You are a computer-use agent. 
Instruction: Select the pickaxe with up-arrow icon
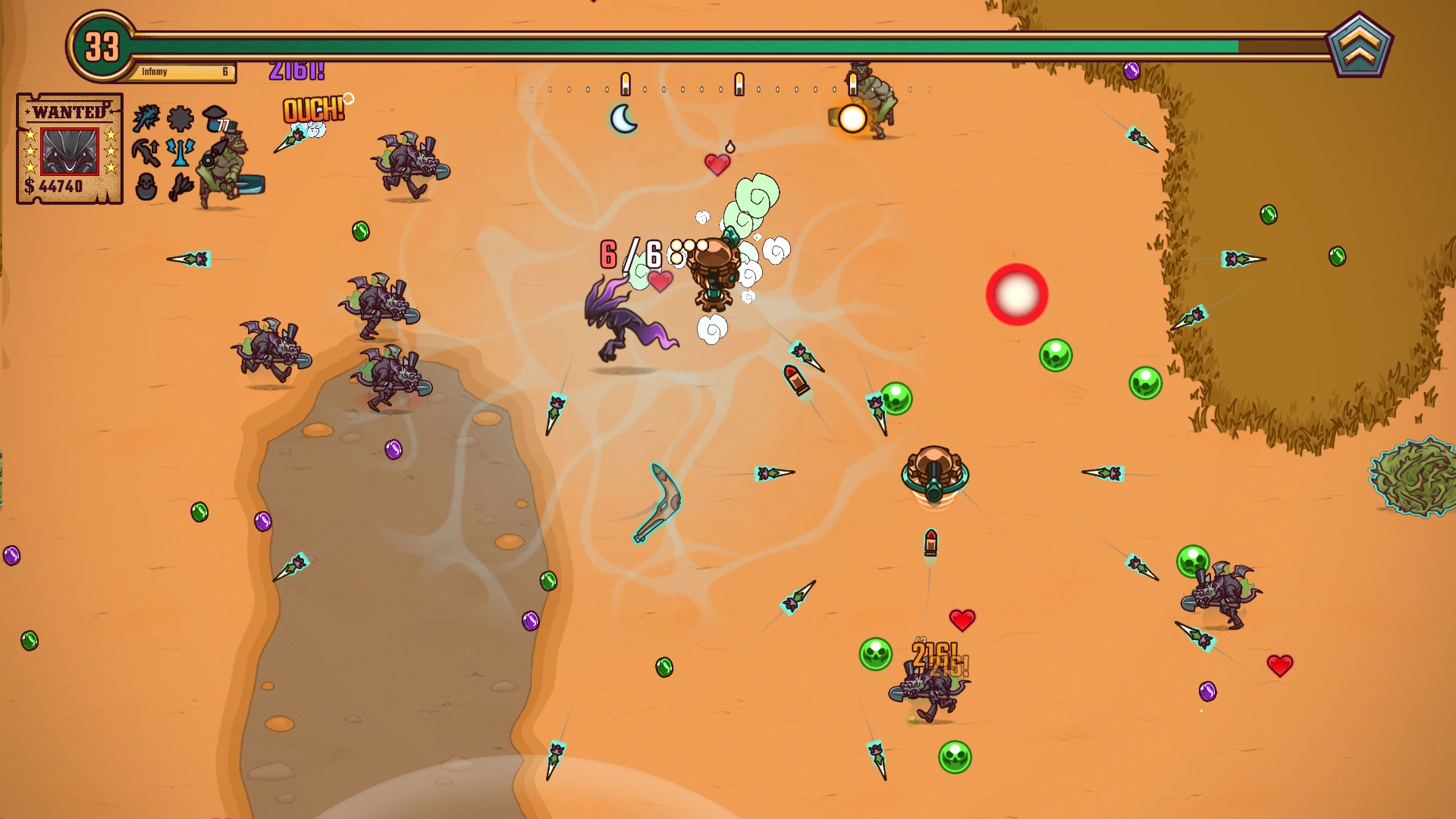(x=146, y=152)
